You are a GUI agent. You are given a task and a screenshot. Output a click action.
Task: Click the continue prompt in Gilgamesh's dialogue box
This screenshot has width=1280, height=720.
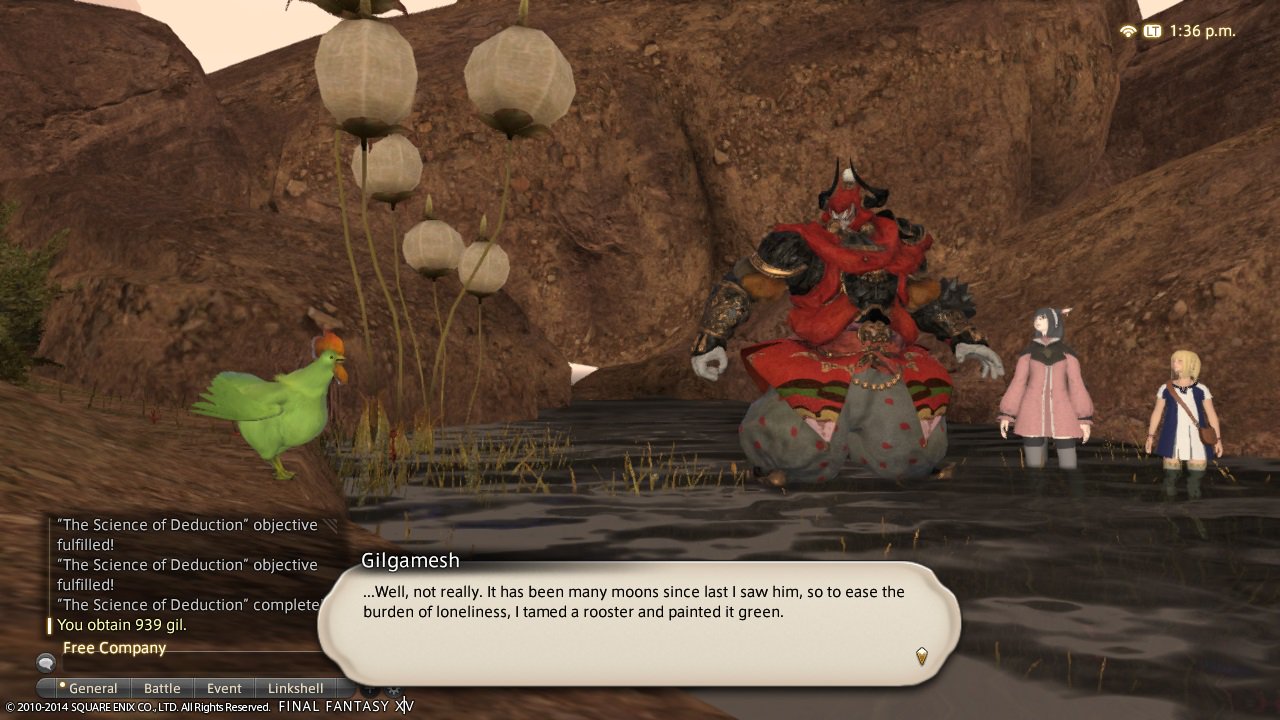(x=921, y=657)
